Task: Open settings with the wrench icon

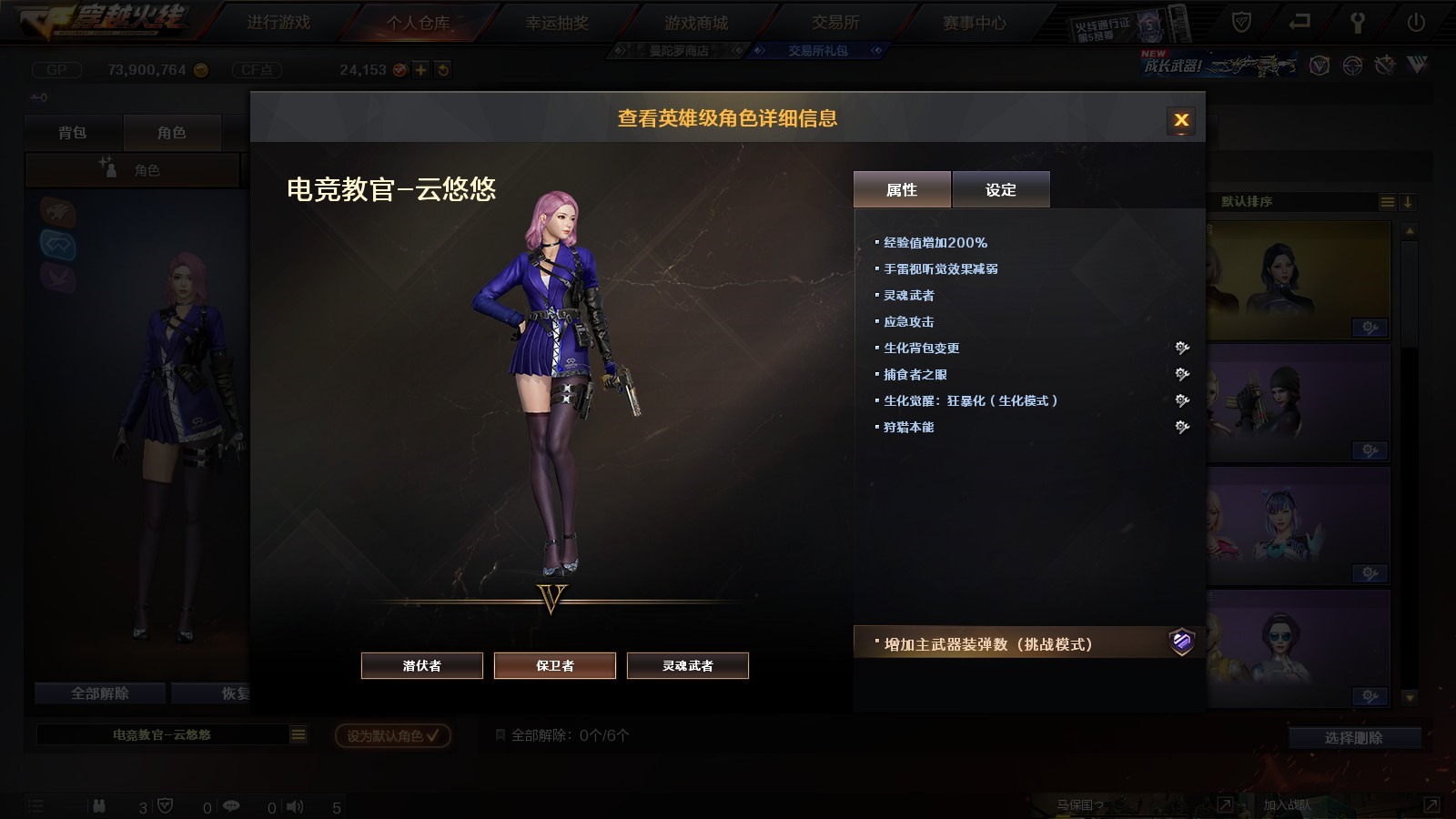Action: (1358, 23)
